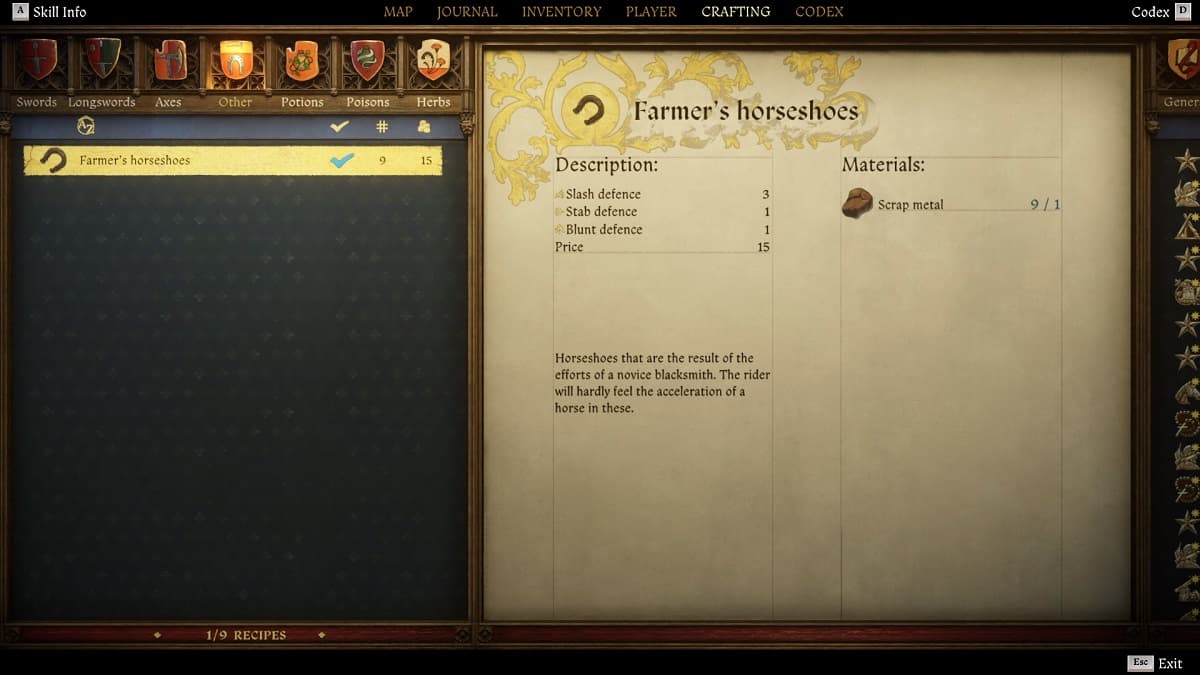Switch to the Swords recipe tab
1200x675 pixels.
click(x=37, y=62)
